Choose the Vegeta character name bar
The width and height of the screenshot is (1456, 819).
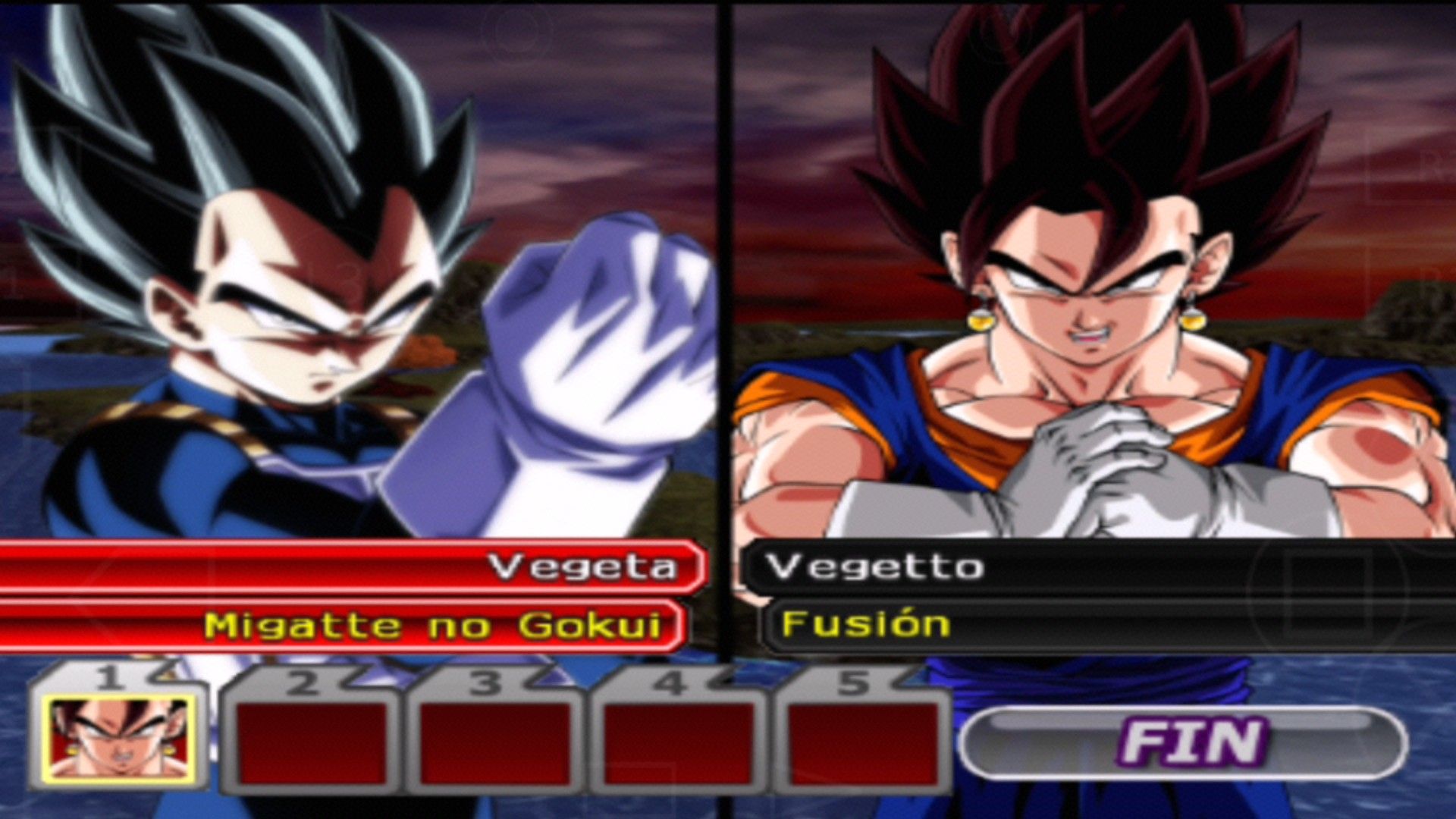[353, 566]
